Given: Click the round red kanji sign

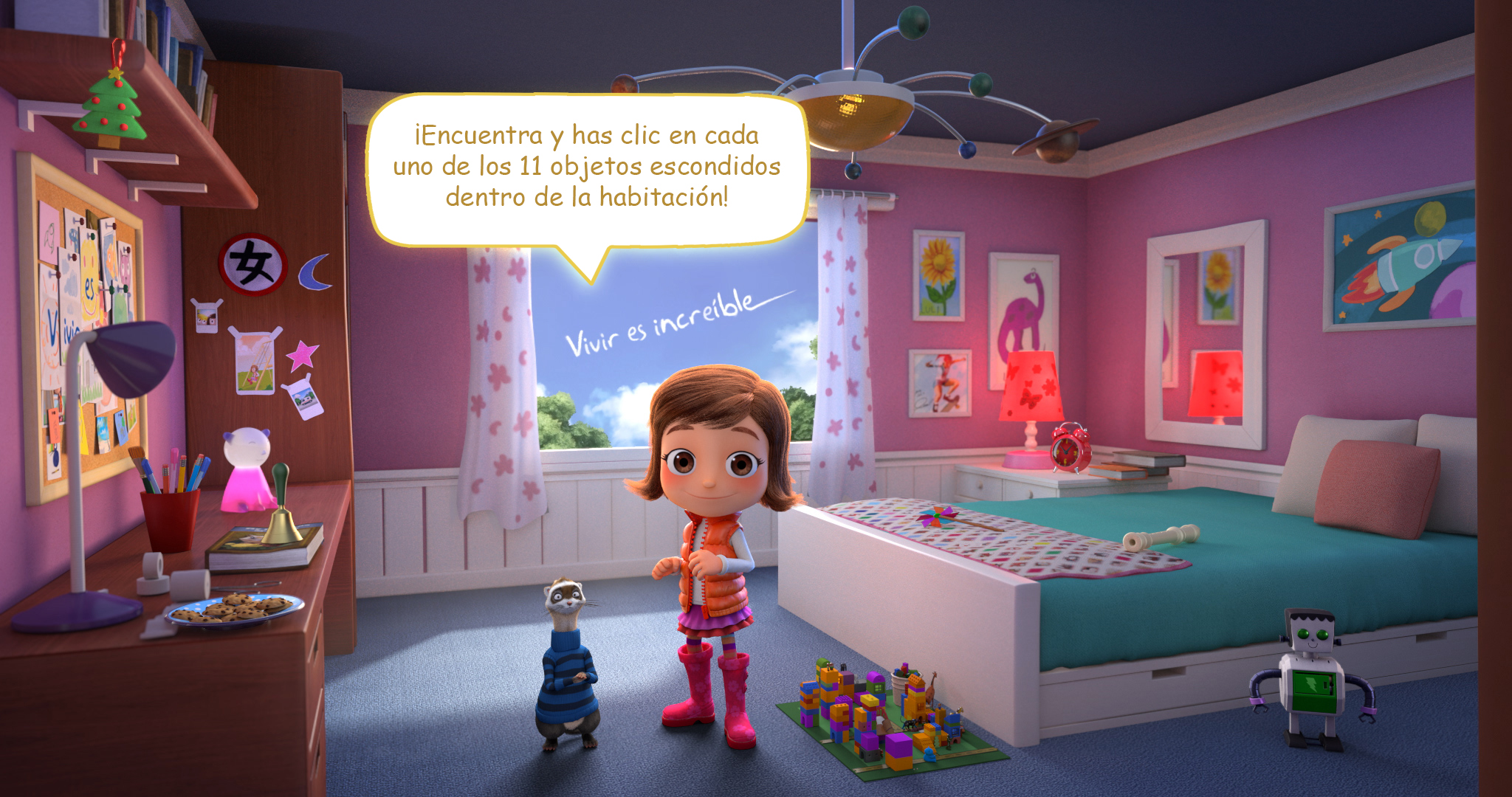Looking at the screenshot, I should click(x=252, y=264).
